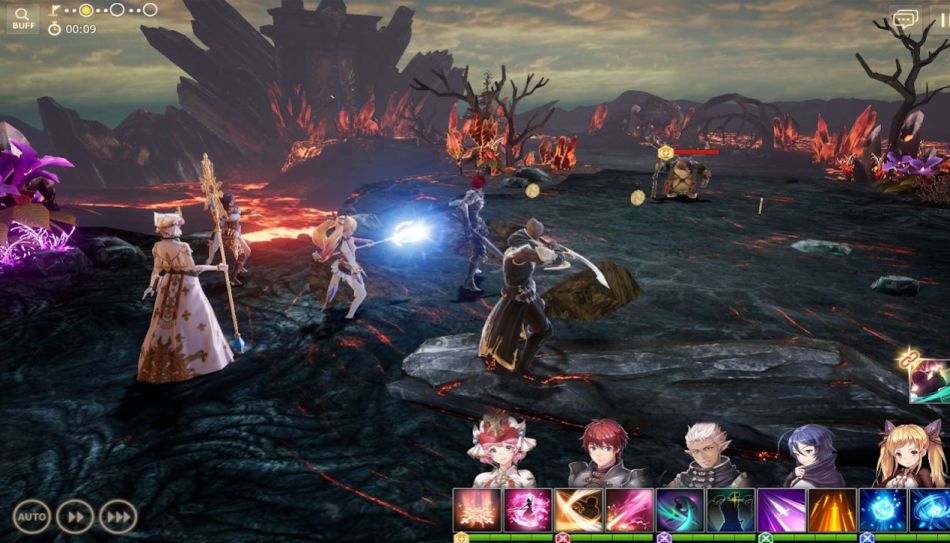Screen dimensions: 950x543
Task: Use the pink dancing silhouette skill
Action: pyautogui.click(x=527, y=510)
